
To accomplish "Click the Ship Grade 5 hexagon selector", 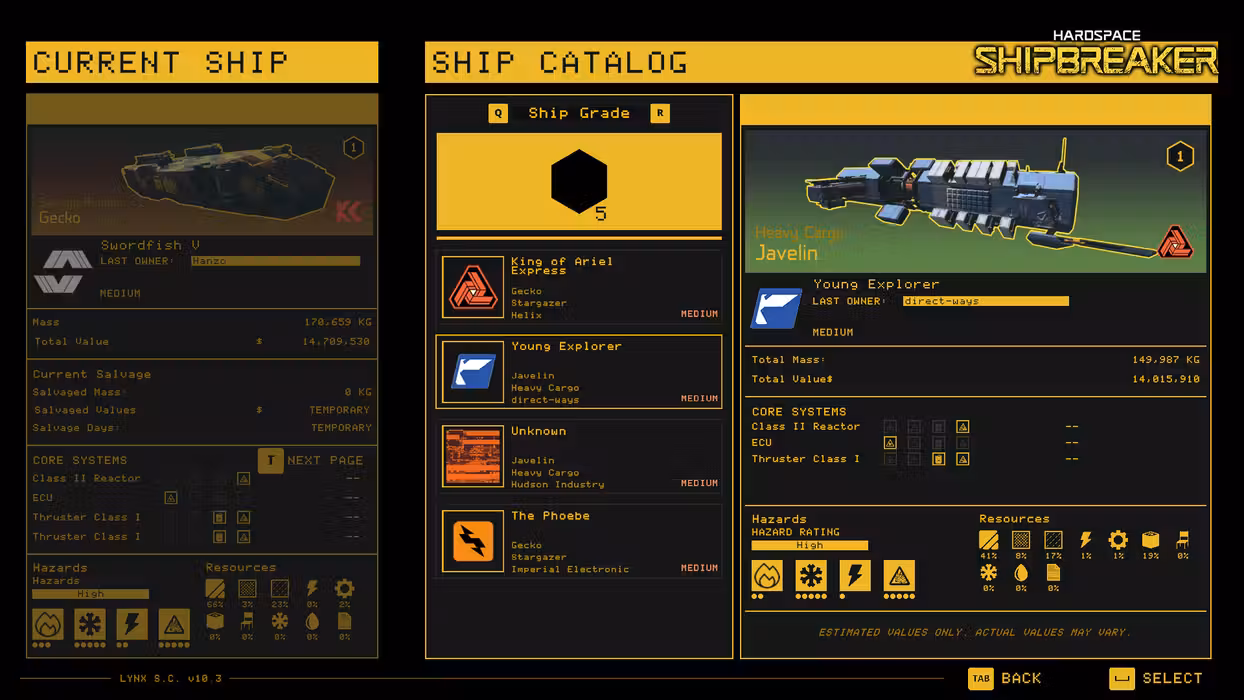I will [x=579, y=182].
